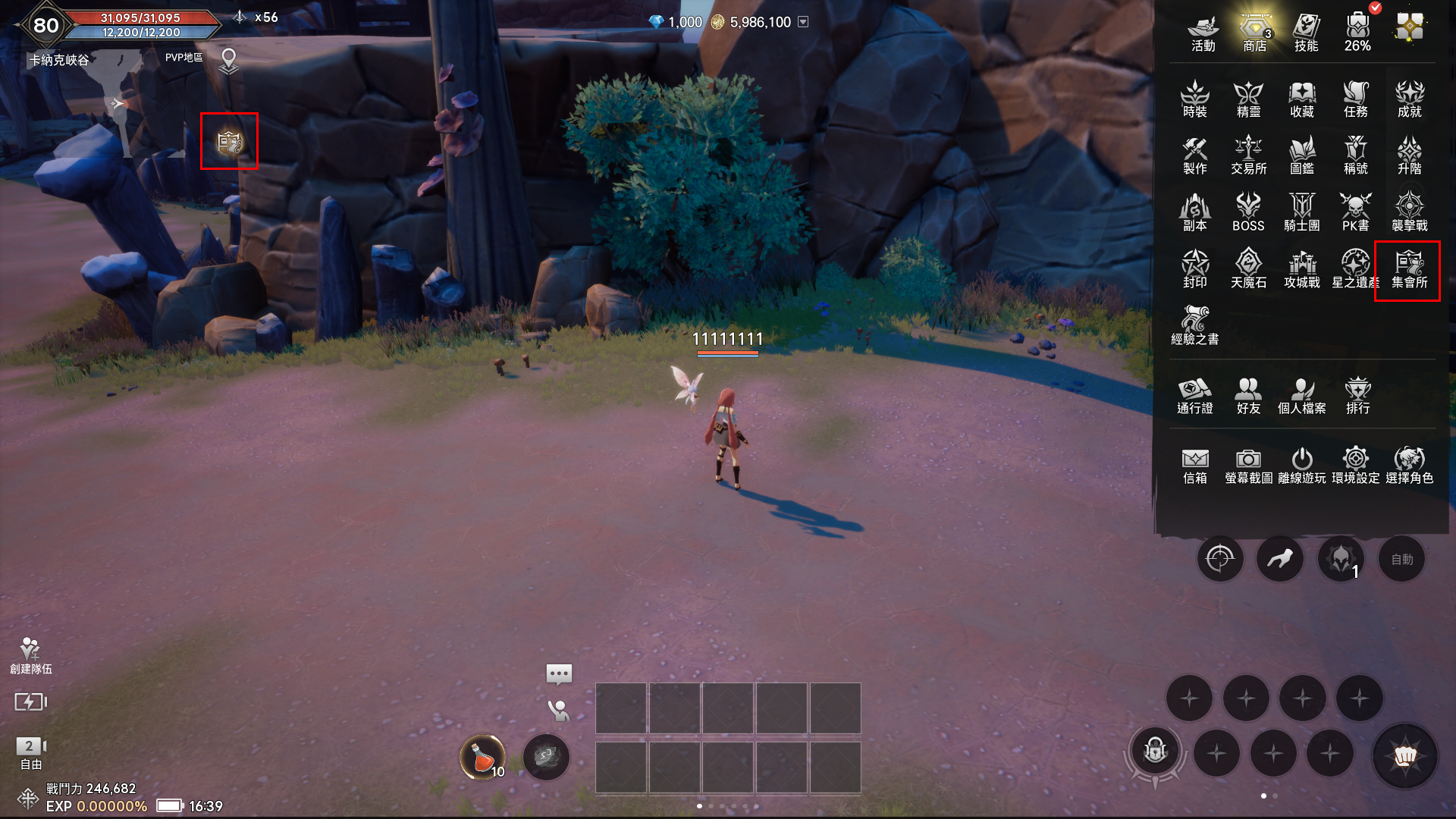
Task: Use the red health potion
Action: pyautogui.click(x=483, y=757)
